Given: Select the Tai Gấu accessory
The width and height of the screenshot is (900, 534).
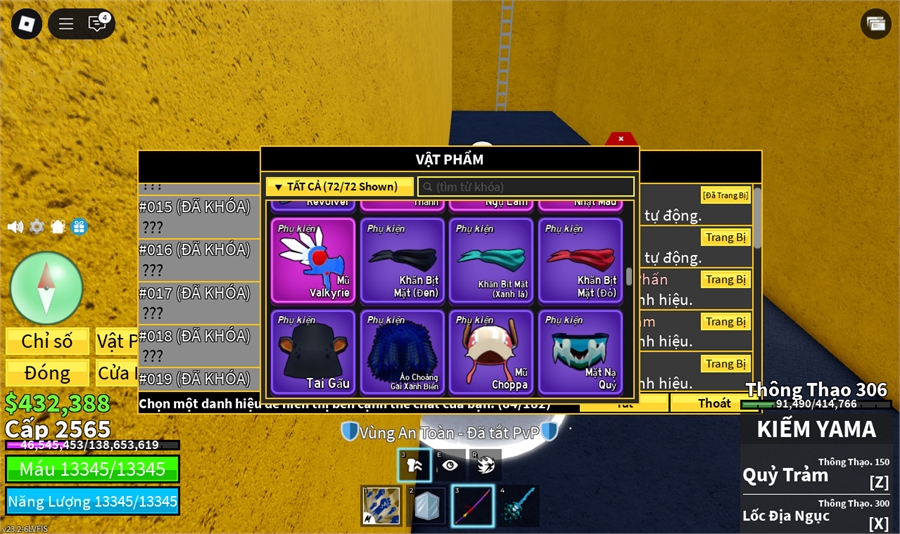Looking at the screenshot, I should 313,352.
